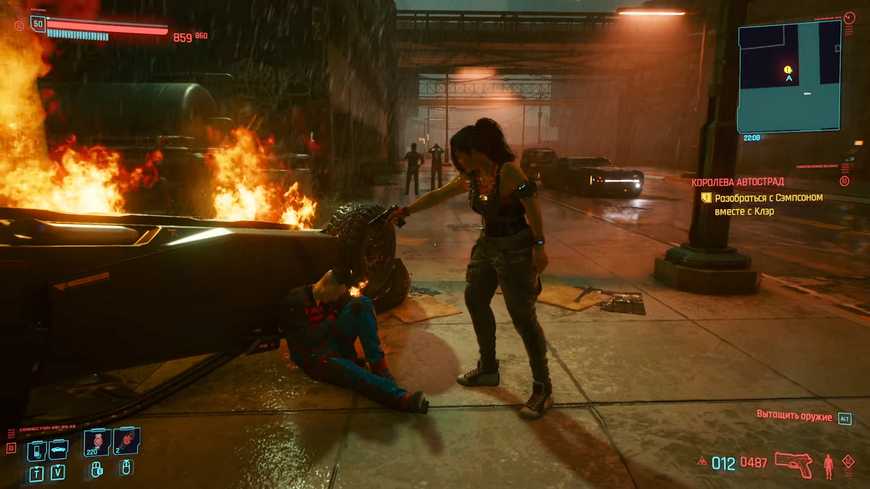Select the Королева автострад quest title
This screenshot has width=870, height=489.
[x=740, y=182]
